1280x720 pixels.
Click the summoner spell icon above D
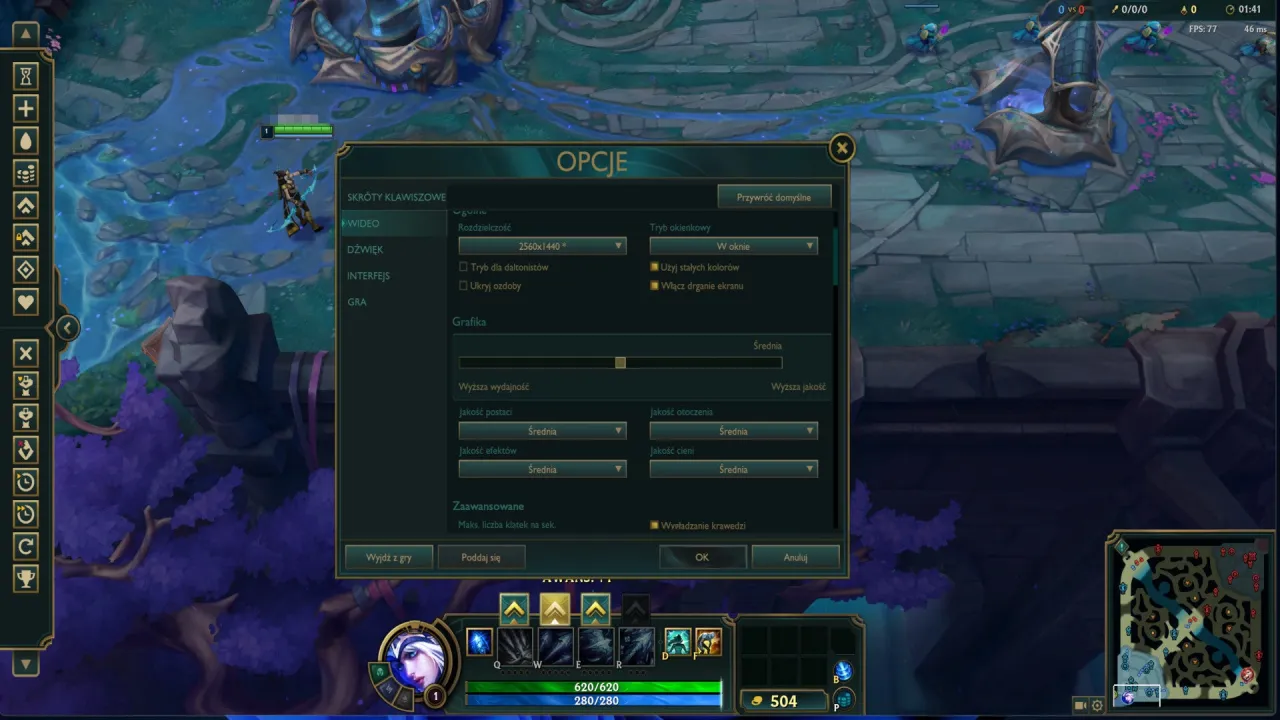[x=677, y=643]
